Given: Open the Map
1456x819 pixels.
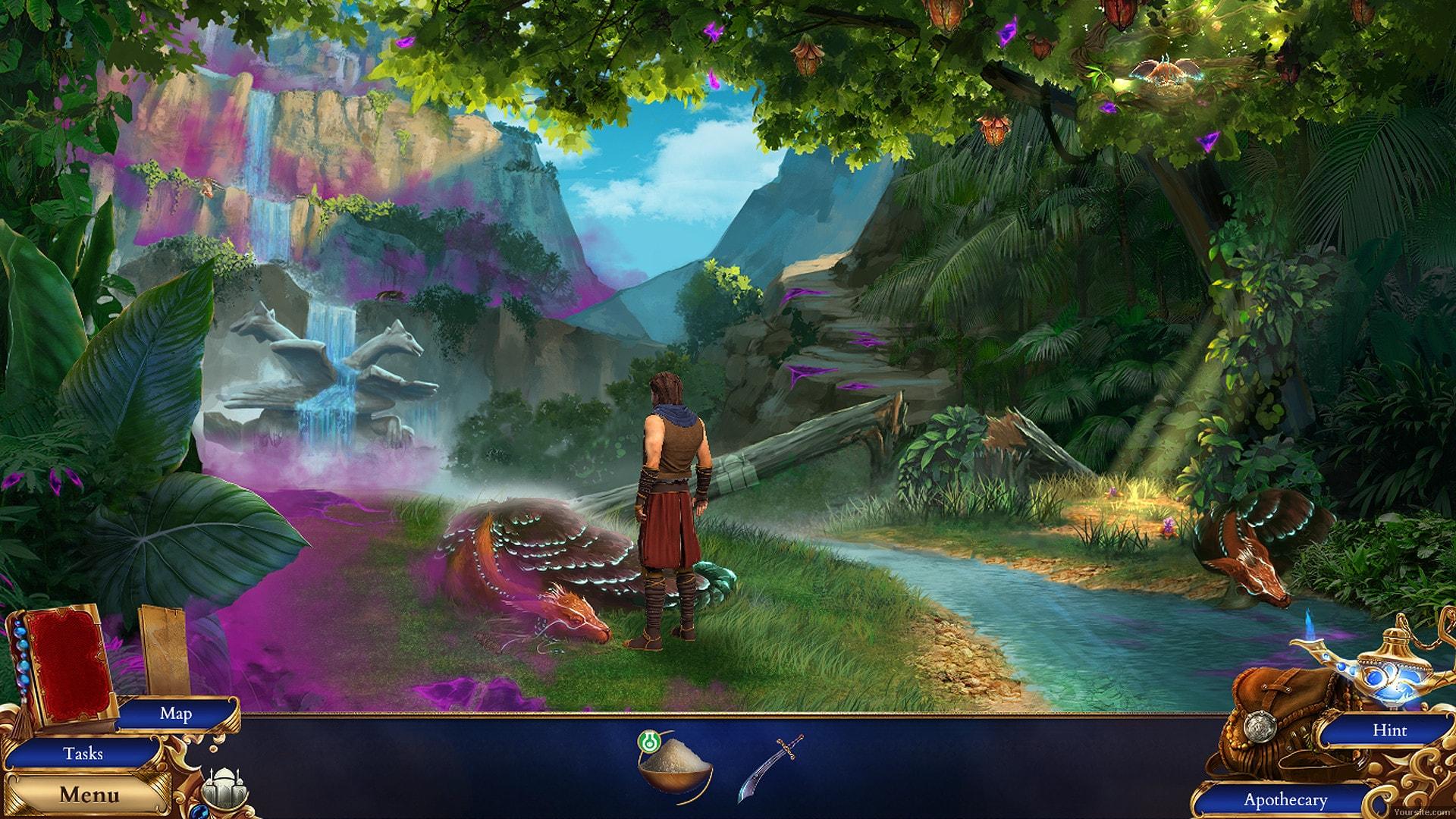Looking at the screenshot, I should pos(175,713).
